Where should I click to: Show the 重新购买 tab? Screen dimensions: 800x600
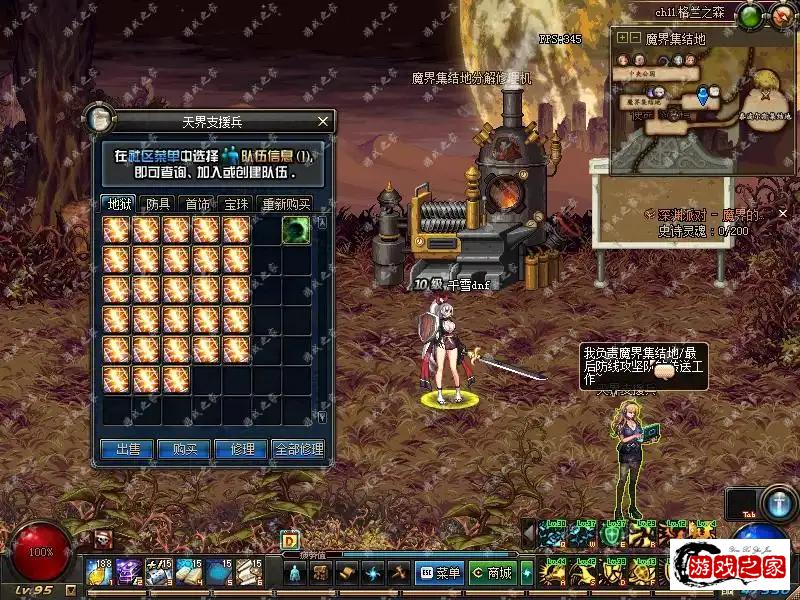pyautogui.click(x=285, y=204)
